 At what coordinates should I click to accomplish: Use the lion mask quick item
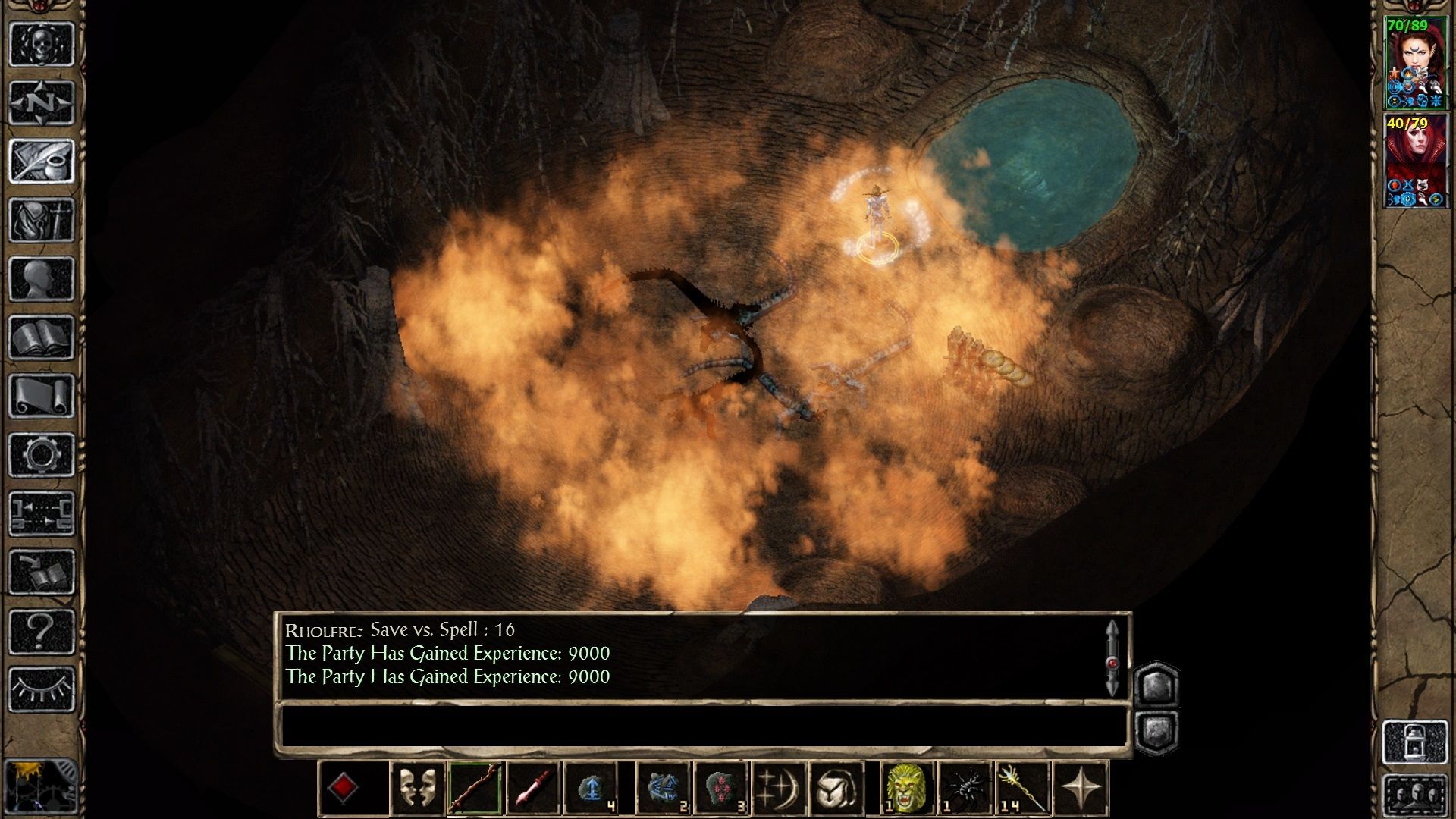906,789
